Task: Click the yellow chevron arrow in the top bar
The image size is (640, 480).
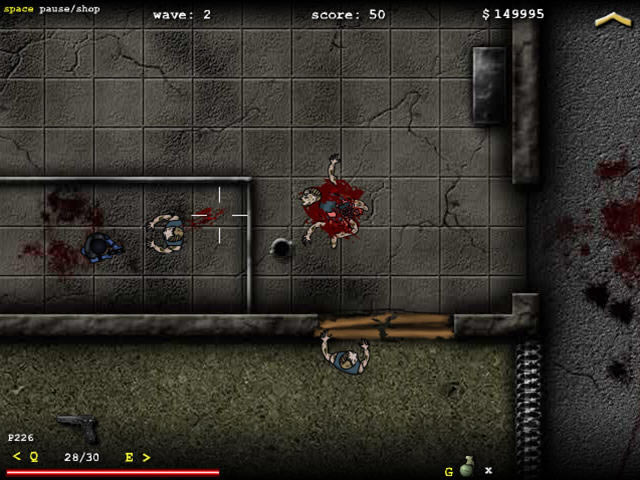Action: 612,19
